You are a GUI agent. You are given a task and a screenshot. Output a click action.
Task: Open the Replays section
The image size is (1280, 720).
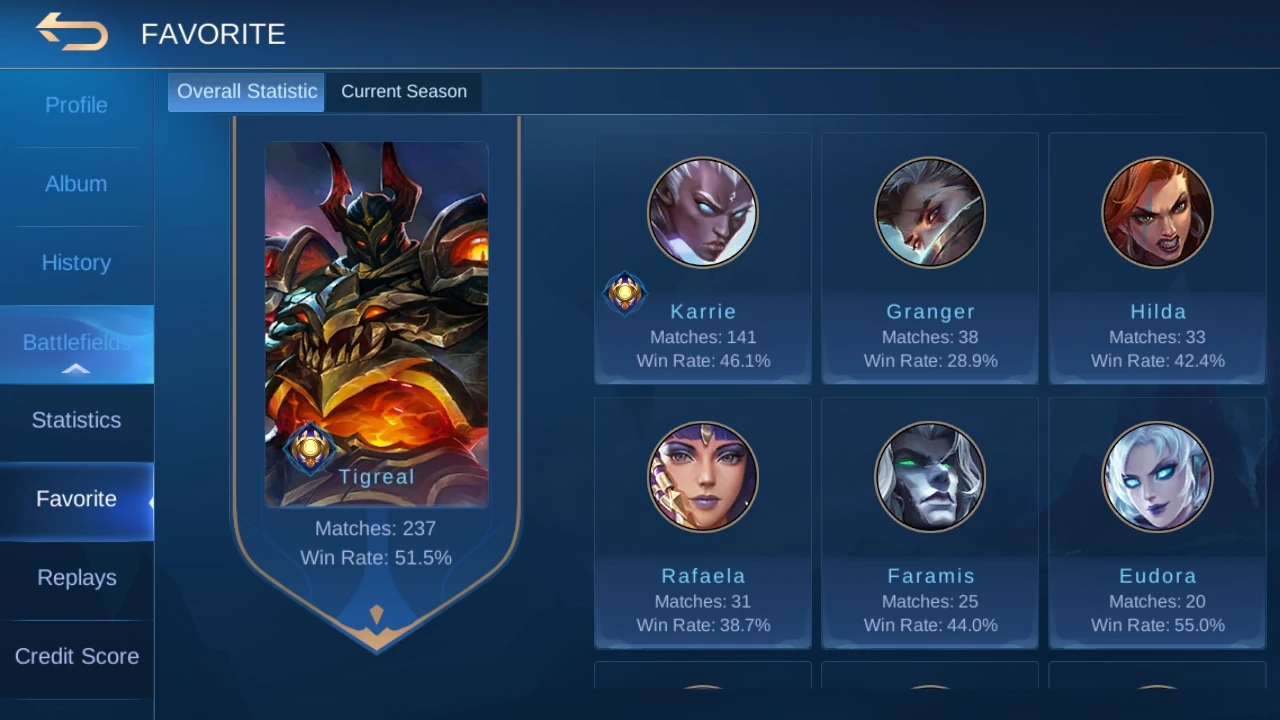[76, 577]
